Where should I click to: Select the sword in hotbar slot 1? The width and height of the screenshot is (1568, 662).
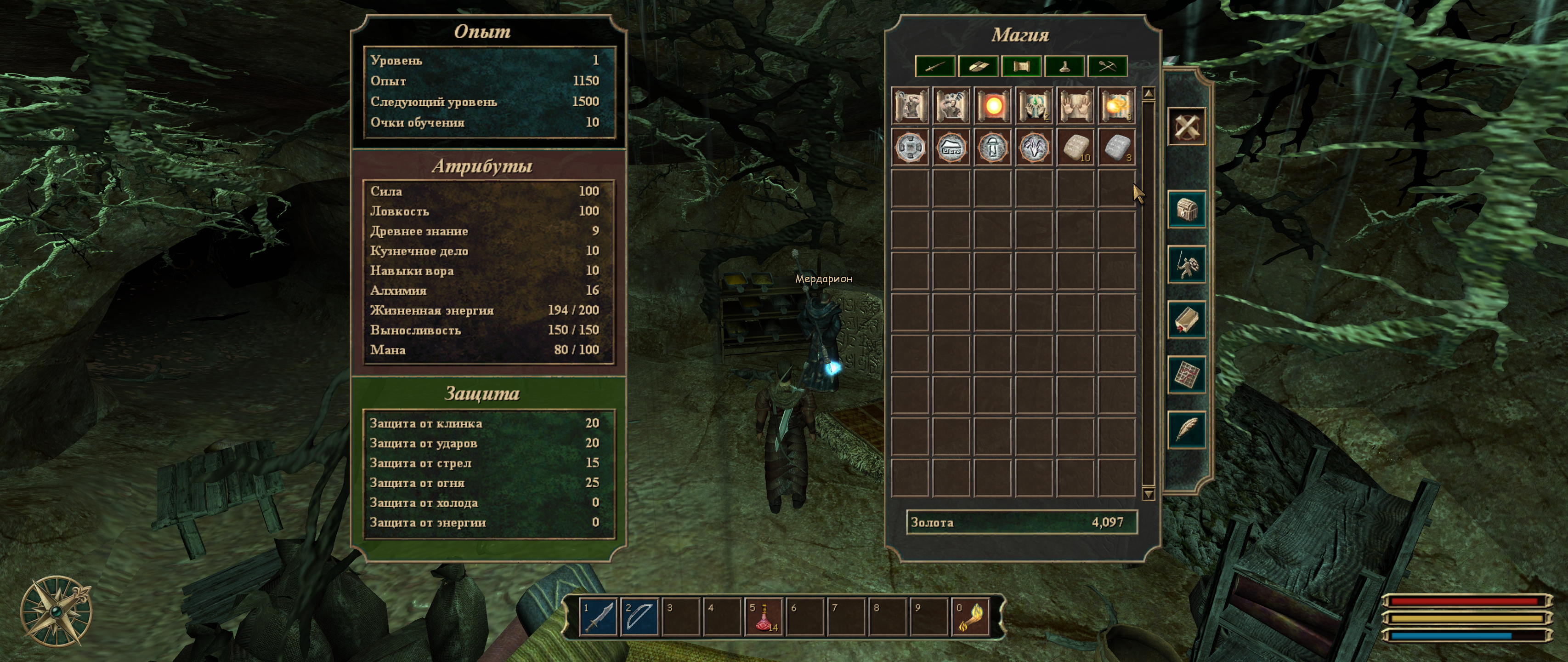[598, 616]
